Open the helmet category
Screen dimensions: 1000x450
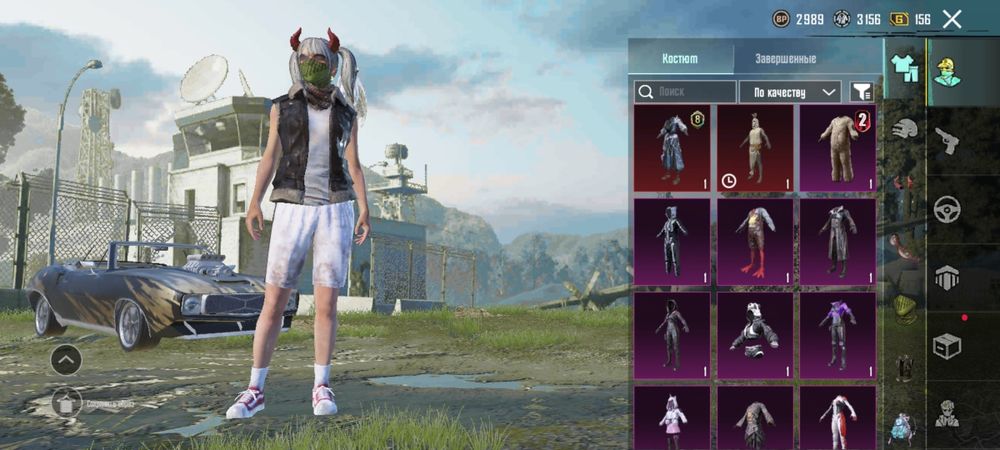(x=904, y=127)
